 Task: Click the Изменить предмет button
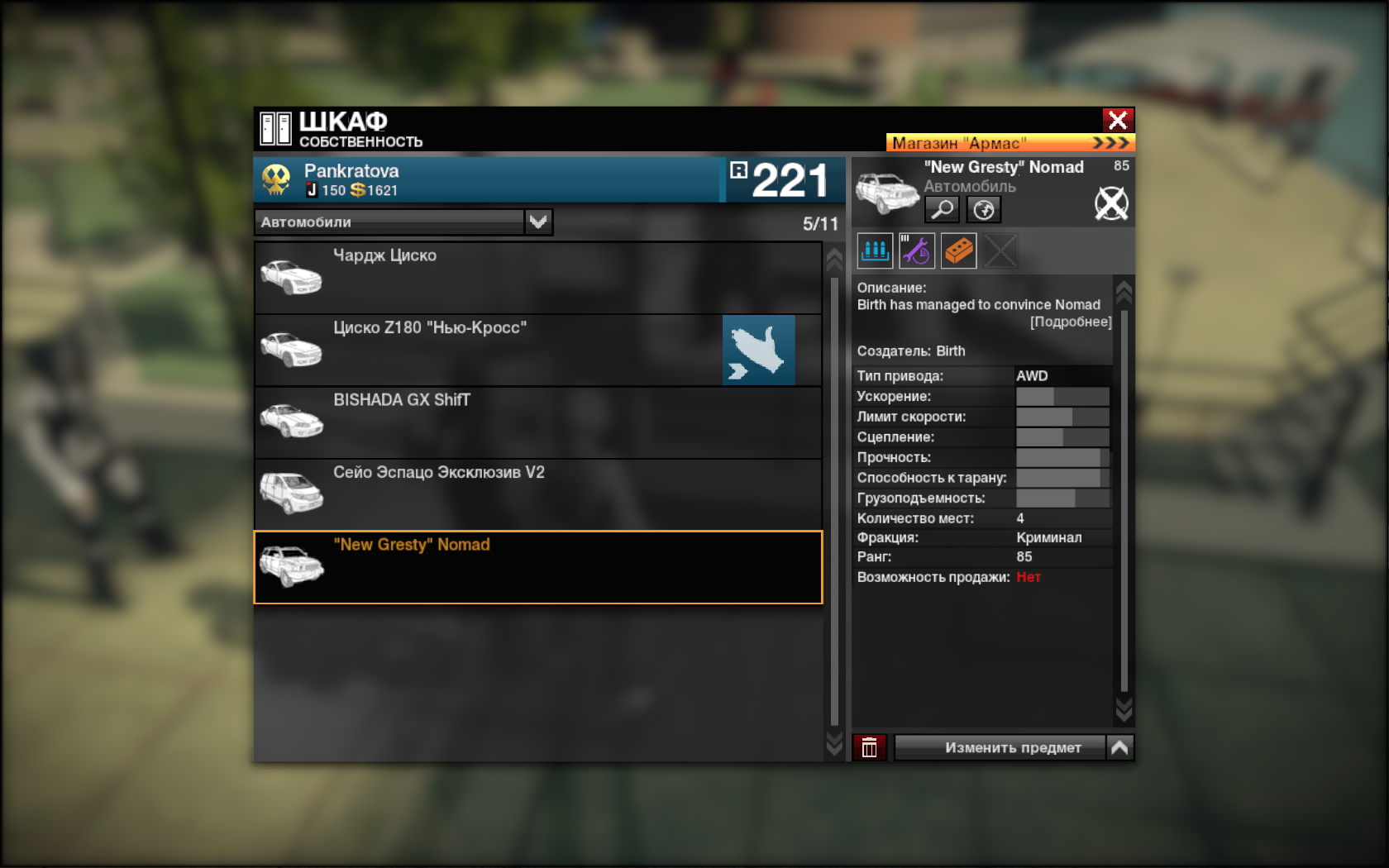point(1000,747)
